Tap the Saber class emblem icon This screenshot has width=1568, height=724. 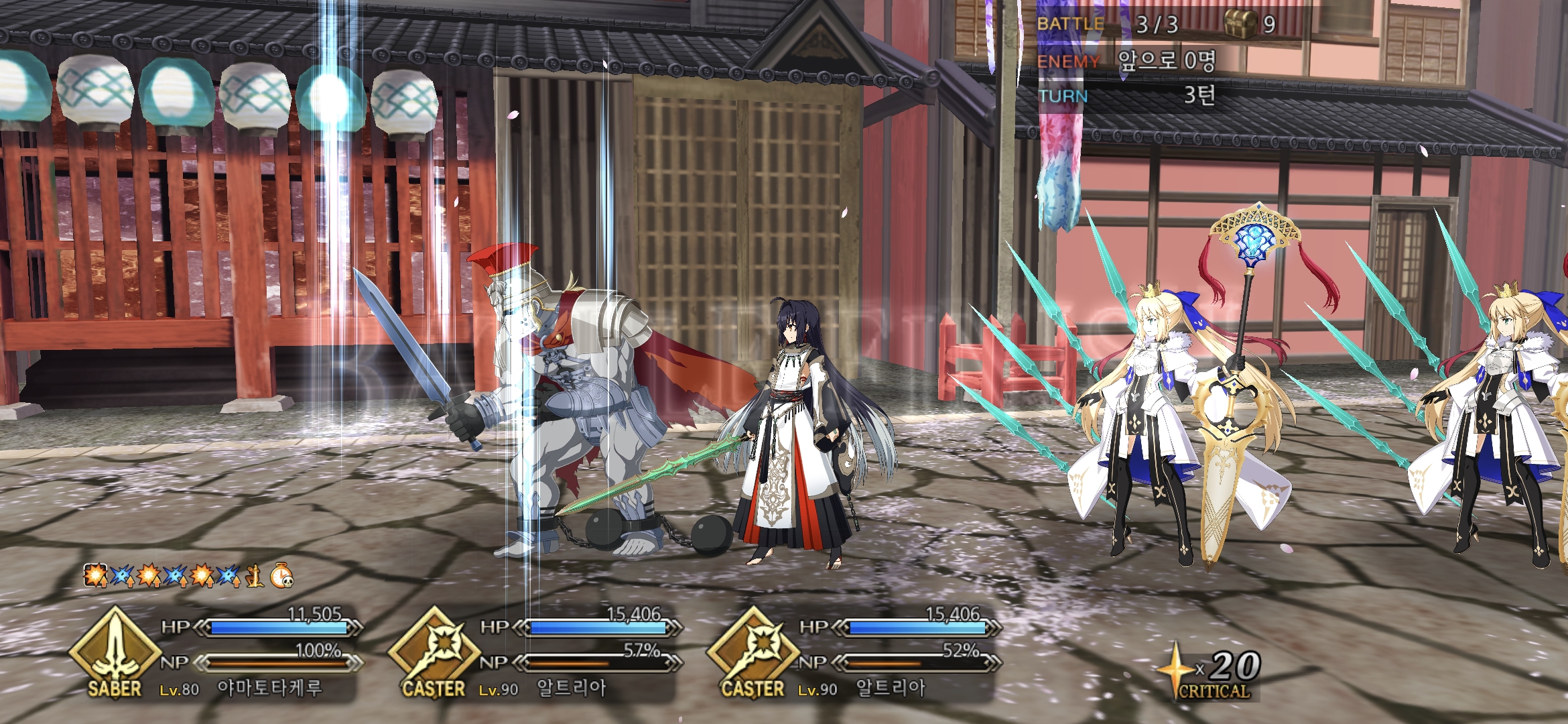click(115, 652)
